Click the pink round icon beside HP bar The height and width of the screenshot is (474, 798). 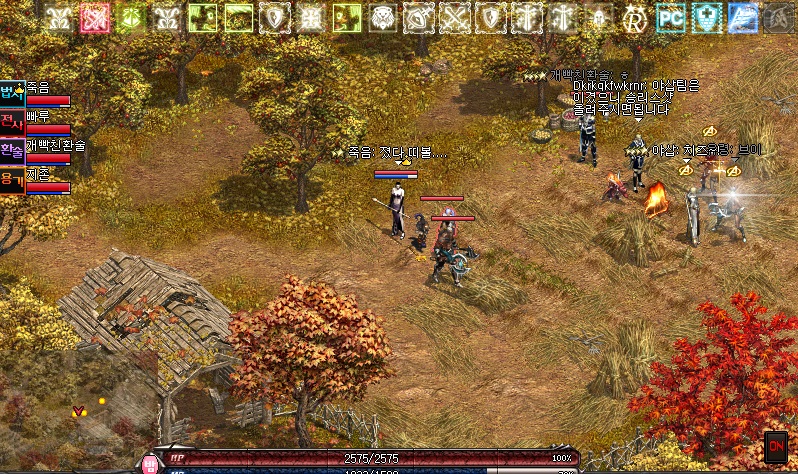(x=150, y=464)
